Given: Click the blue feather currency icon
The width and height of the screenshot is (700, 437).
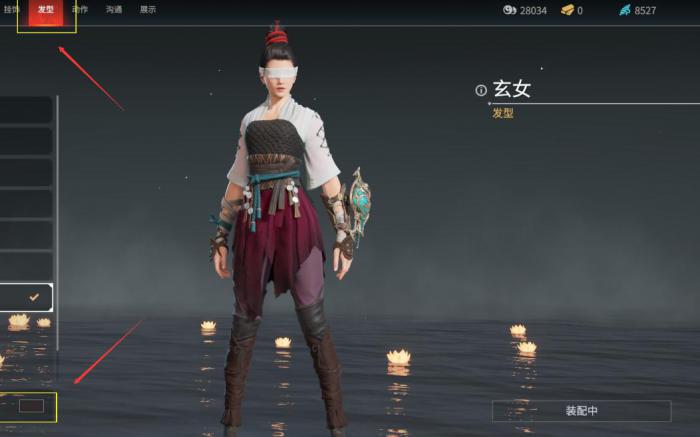Looking at the screenshot, I should coord(625,10).
